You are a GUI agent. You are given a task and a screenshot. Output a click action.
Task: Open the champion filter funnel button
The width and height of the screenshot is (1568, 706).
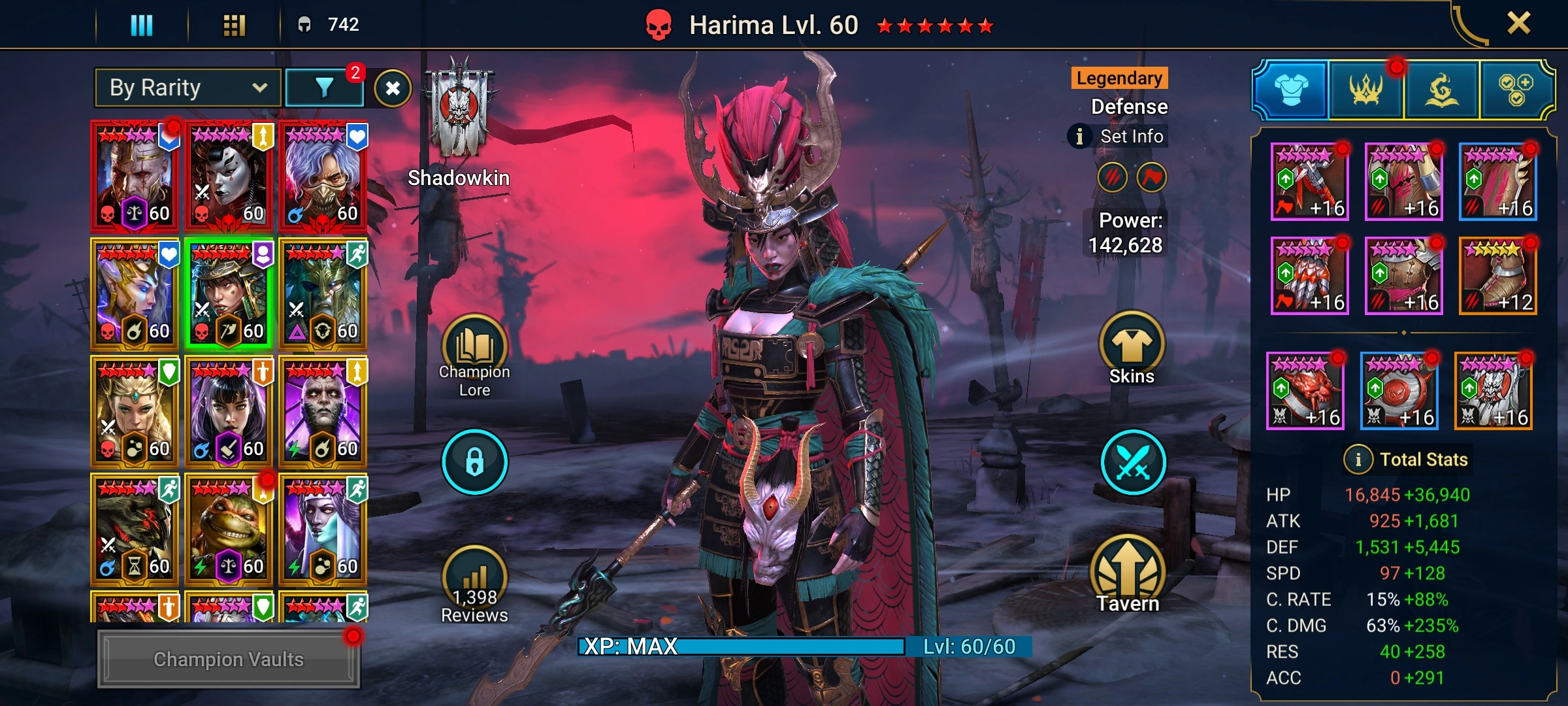(324, 88)
